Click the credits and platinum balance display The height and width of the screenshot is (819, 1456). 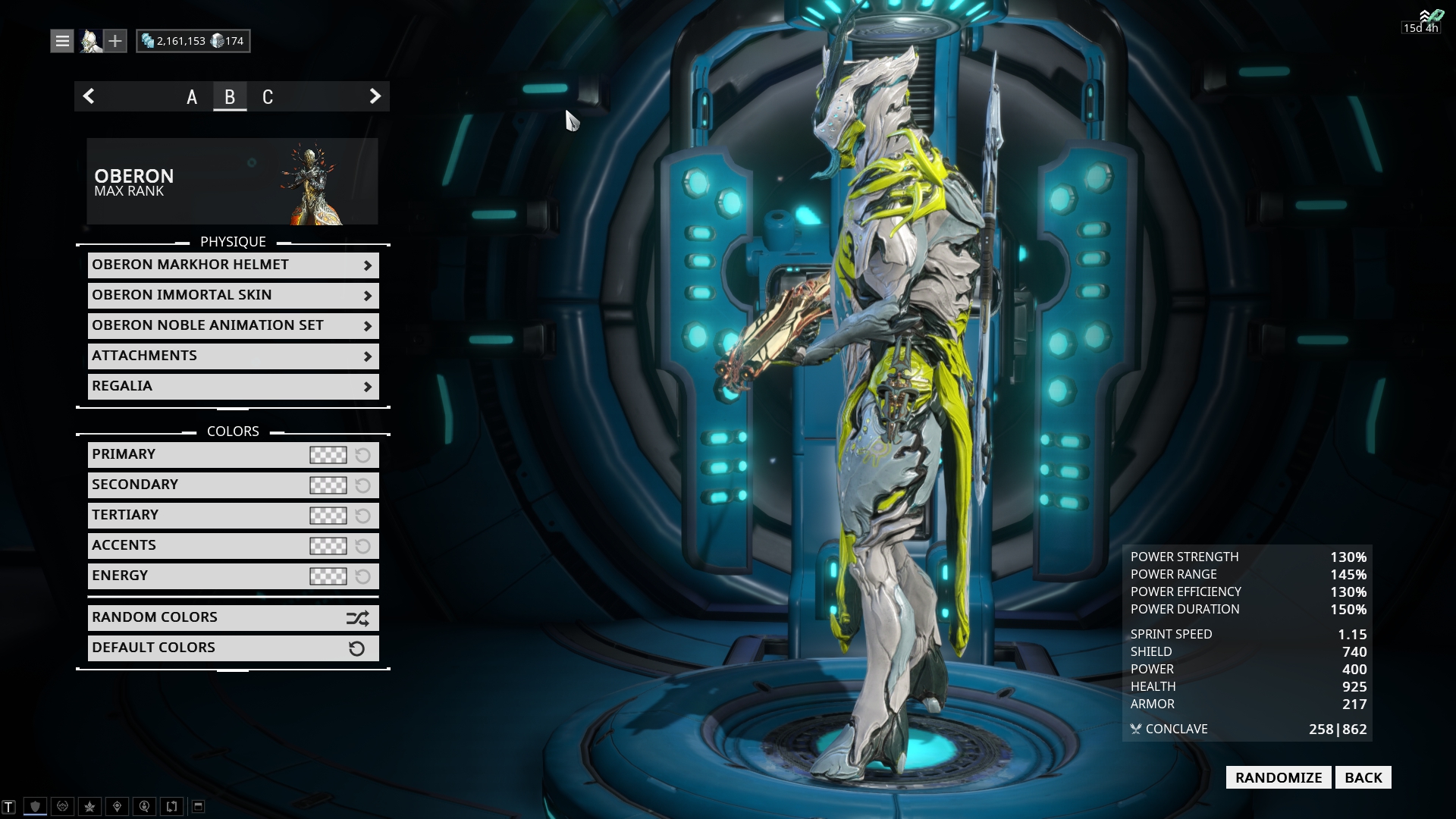click(192, 40)
